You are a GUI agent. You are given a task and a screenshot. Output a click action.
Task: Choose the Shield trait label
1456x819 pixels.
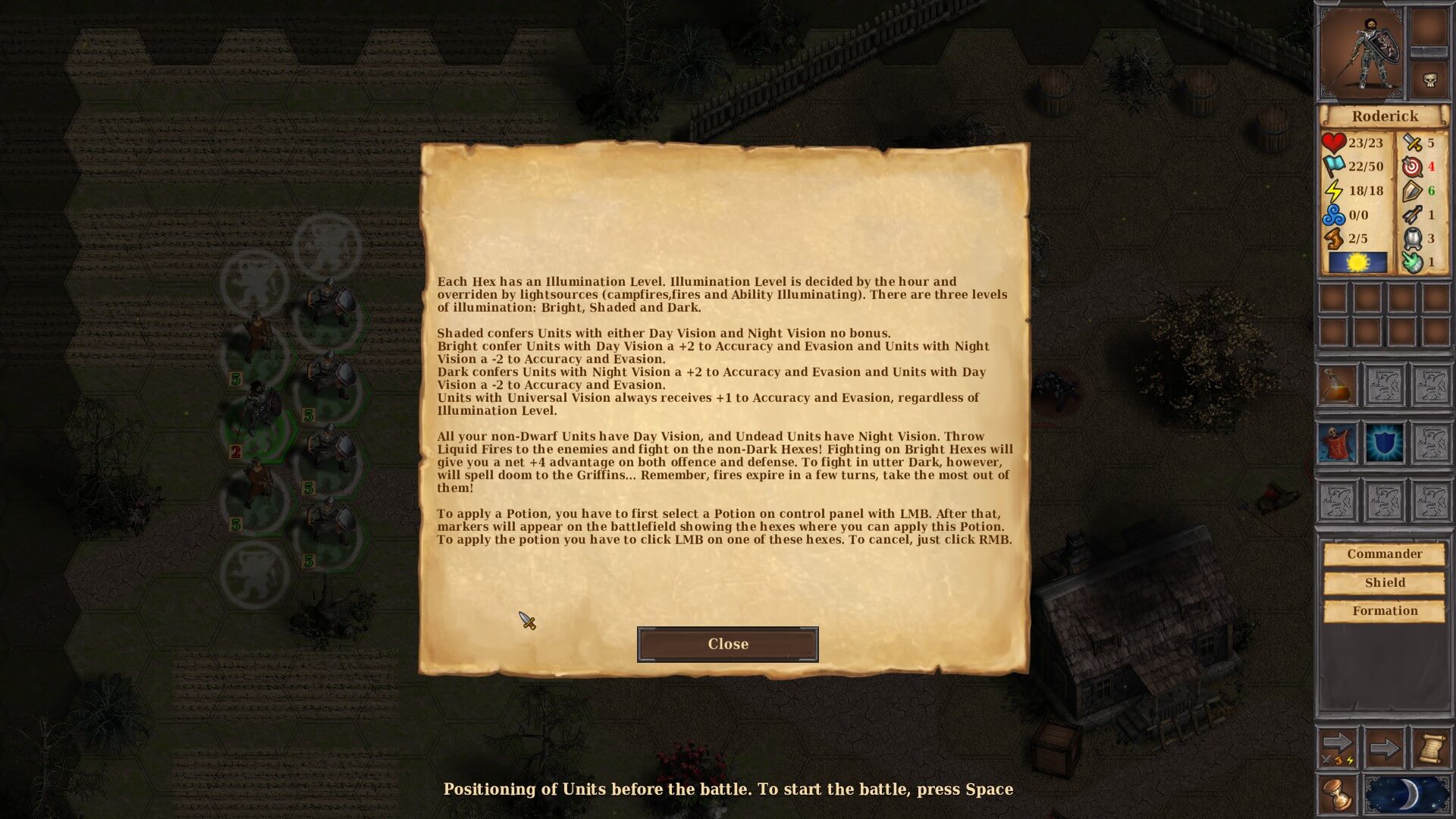[1384, 582]
